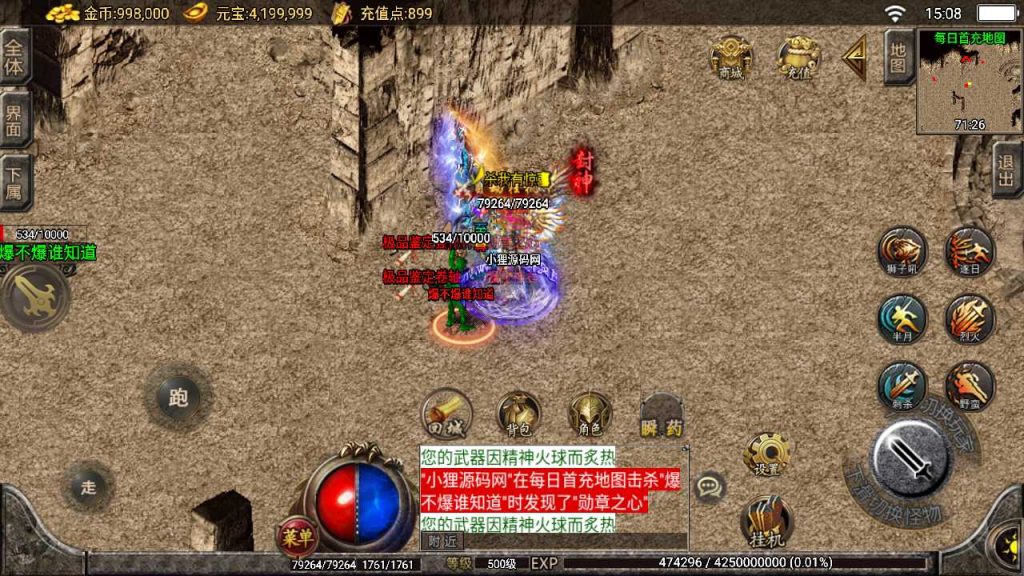Select the 全体 tab on the left
The width and height of the screenshot is (1024, 576).
point(14,57)
